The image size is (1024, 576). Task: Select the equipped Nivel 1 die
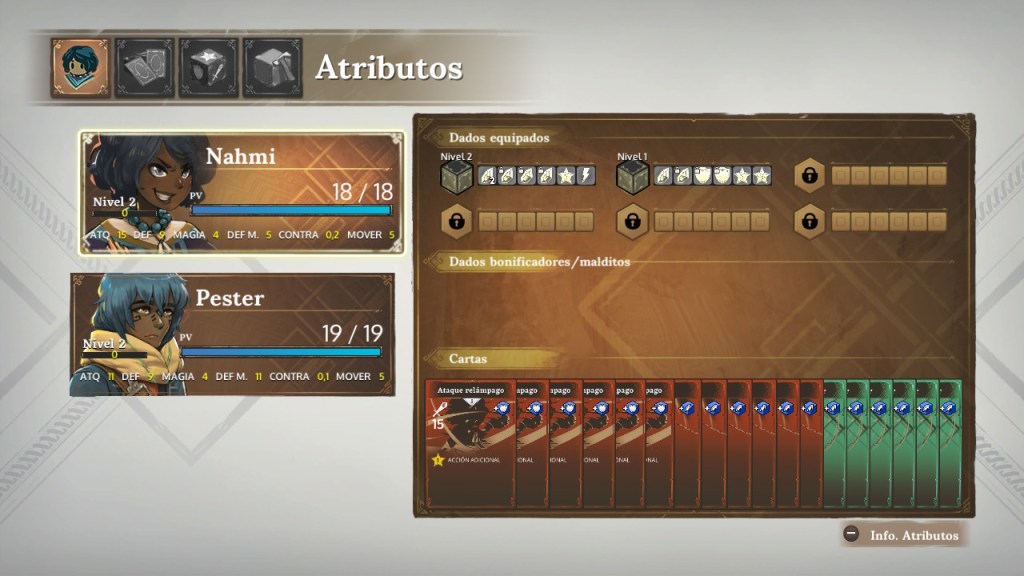coord(632,177)
